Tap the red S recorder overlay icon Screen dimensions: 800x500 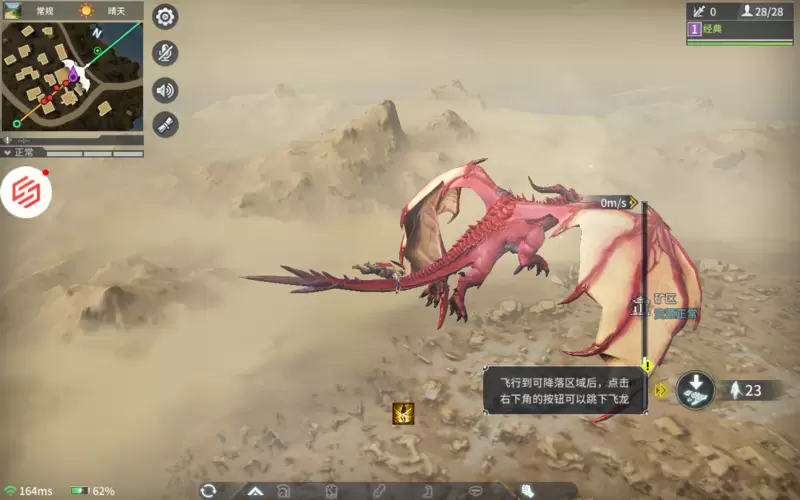[x=26, y=193]
